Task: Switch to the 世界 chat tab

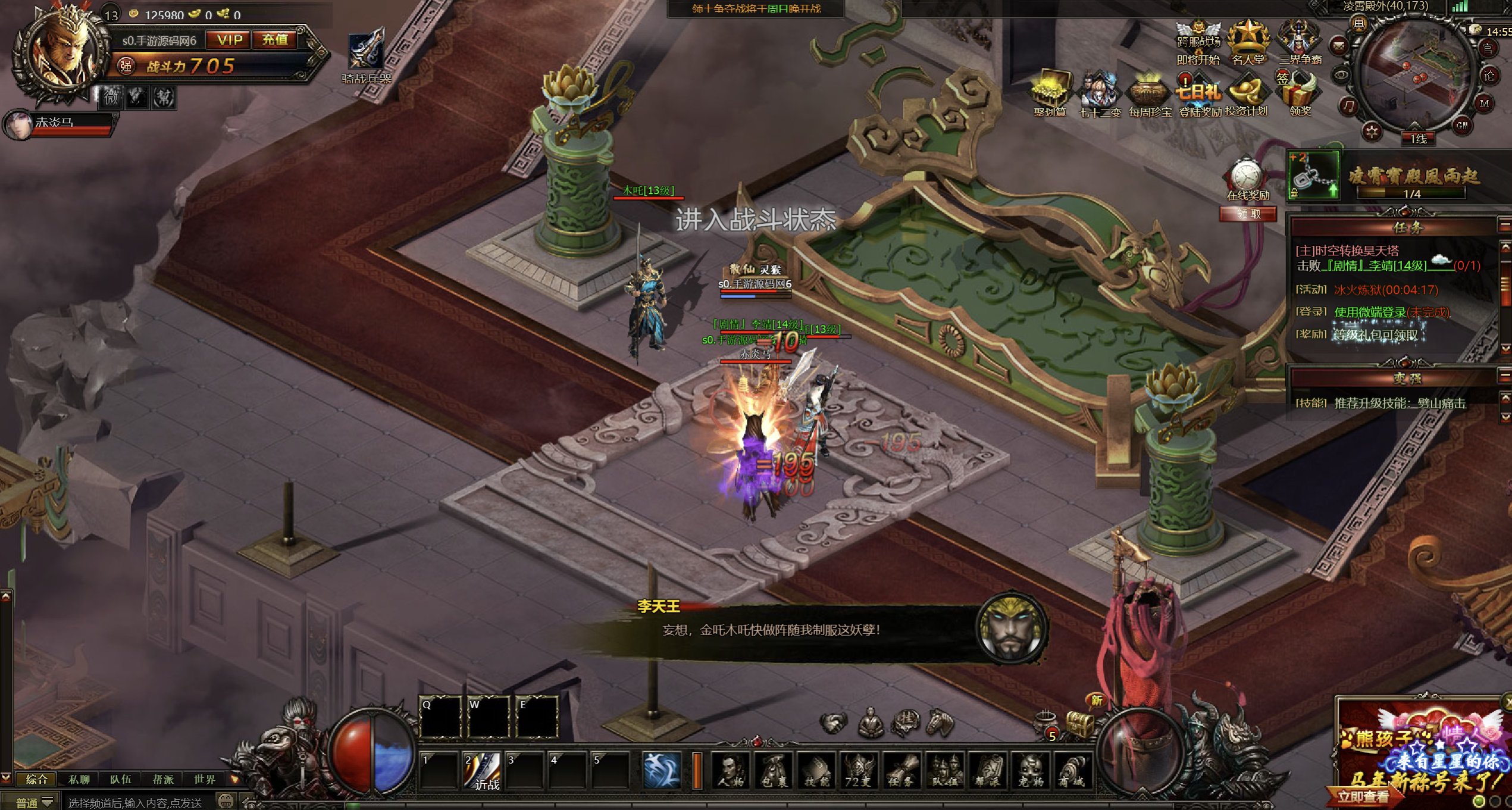Action: pyautogui.click(x=204, y=779)
